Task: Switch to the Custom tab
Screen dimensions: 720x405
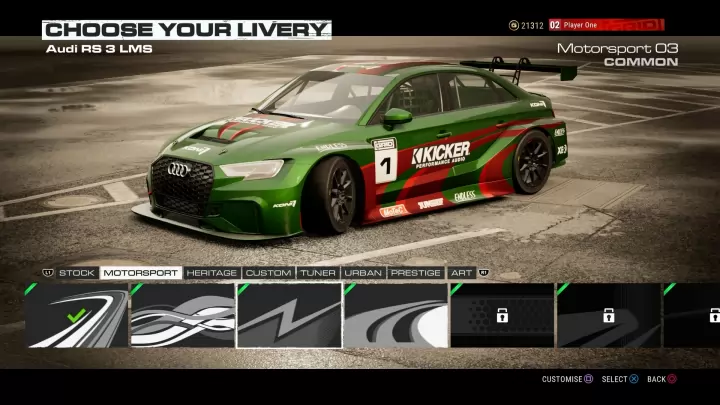Action: click(268, 272)
